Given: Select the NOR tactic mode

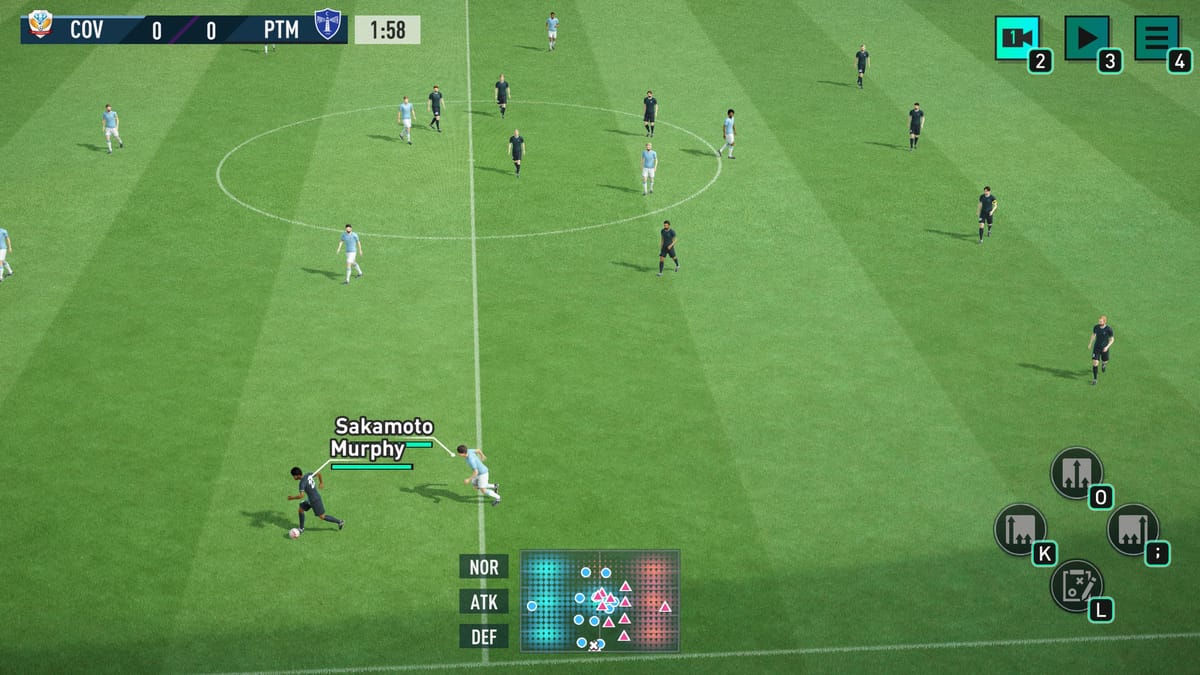Looking at the screenshot, I should (x=484, y=567).
